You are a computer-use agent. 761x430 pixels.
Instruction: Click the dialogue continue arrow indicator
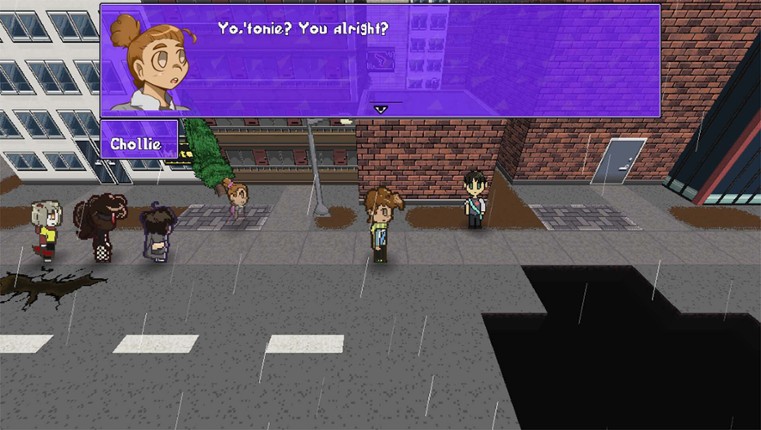click(x=380, y=108)
